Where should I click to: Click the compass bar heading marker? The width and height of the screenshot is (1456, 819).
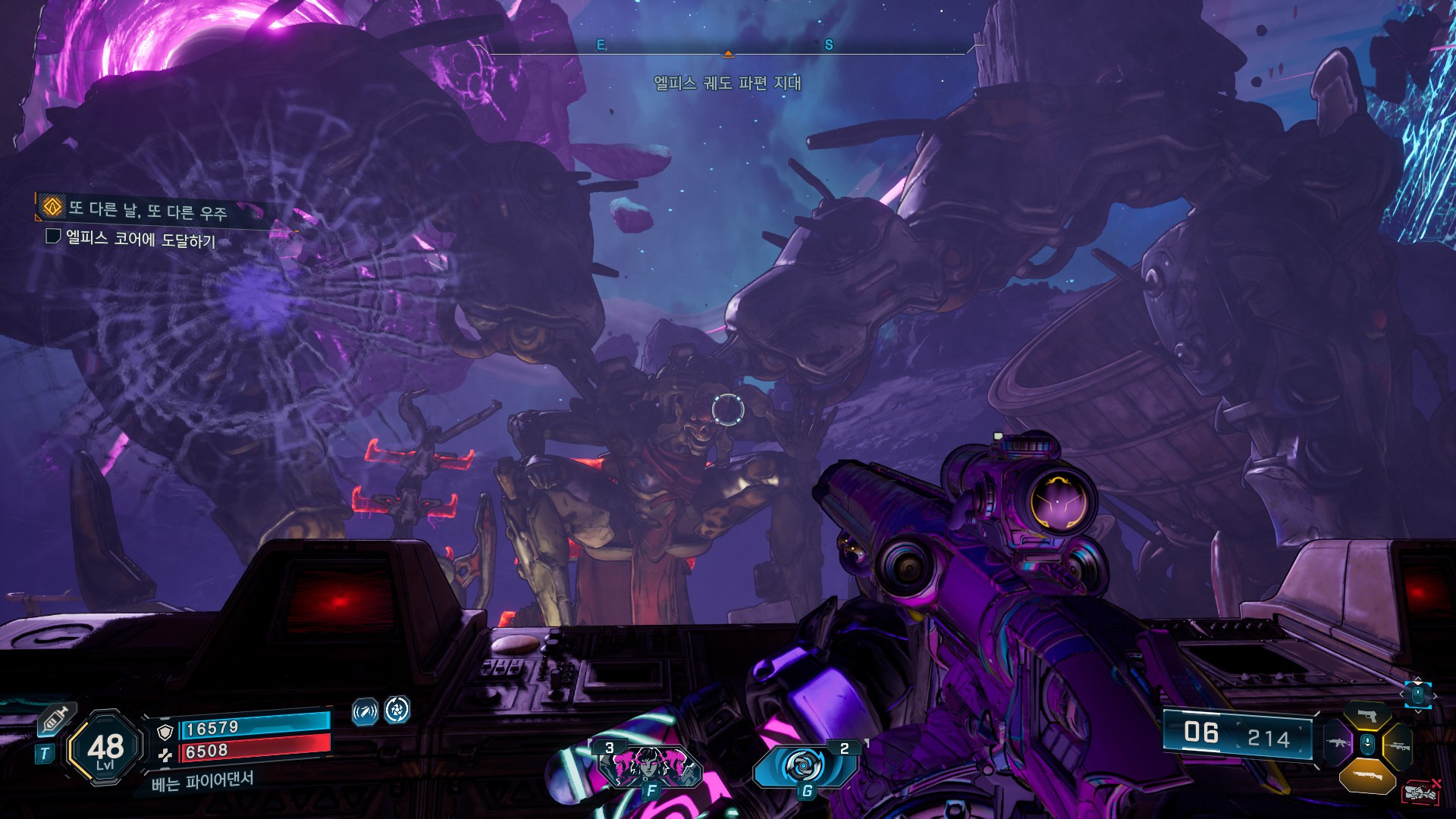click(728, 54)
